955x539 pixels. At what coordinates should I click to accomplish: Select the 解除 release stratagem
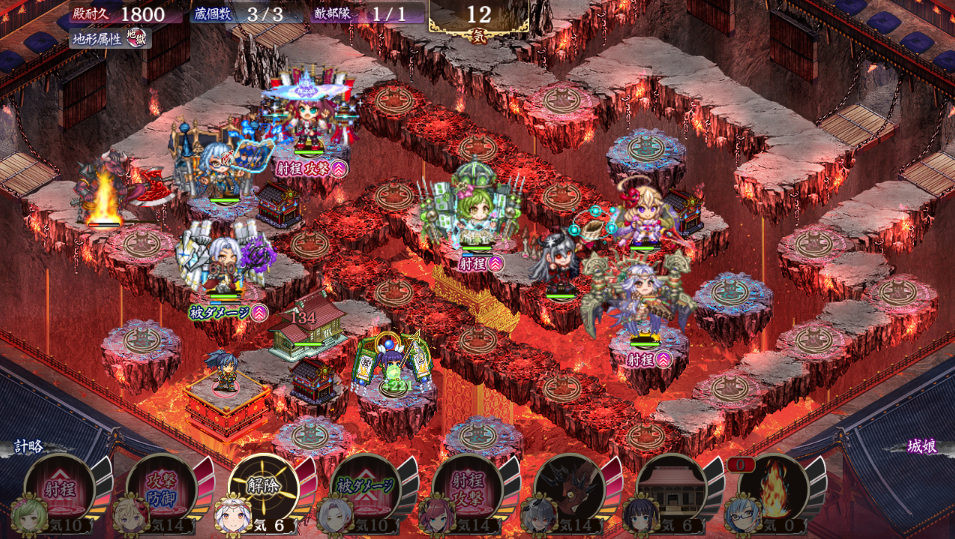click(262, 487)
